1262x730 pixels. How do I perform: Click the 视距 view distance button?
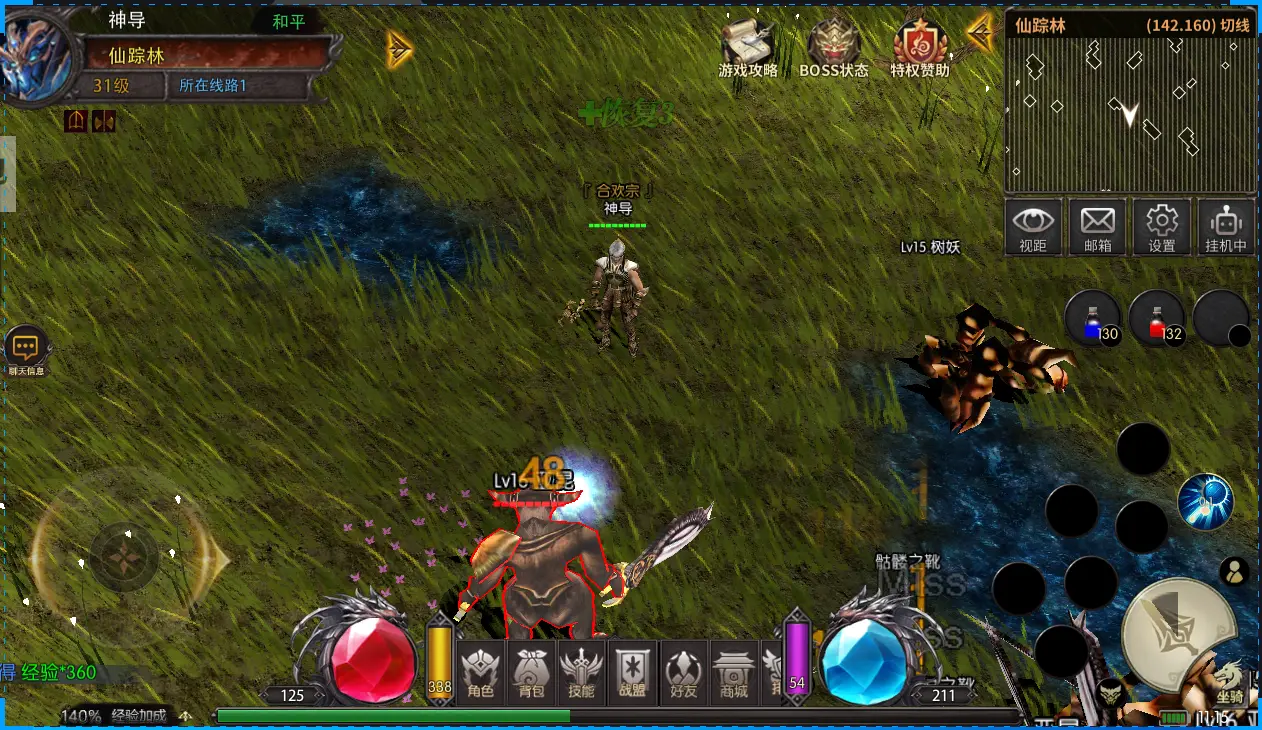click(x=1033, y=227)
